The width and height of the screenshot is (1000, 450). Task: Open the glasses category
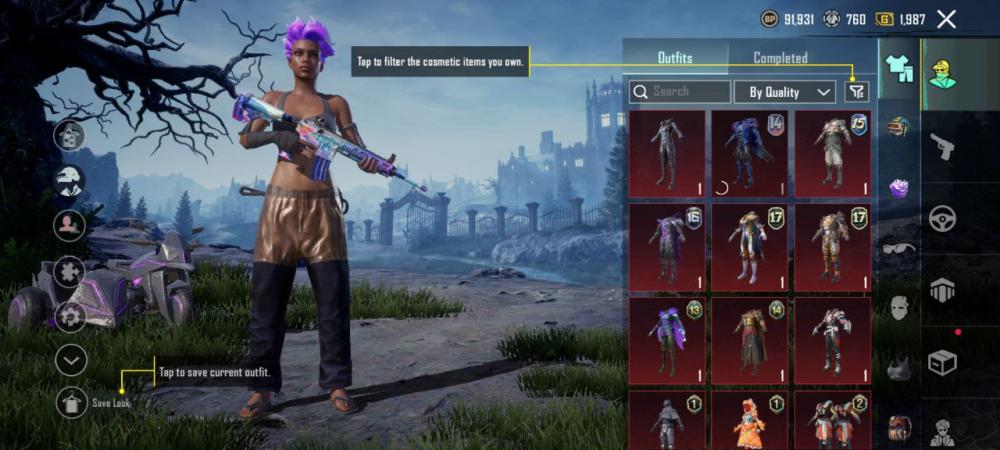(899, 247)
